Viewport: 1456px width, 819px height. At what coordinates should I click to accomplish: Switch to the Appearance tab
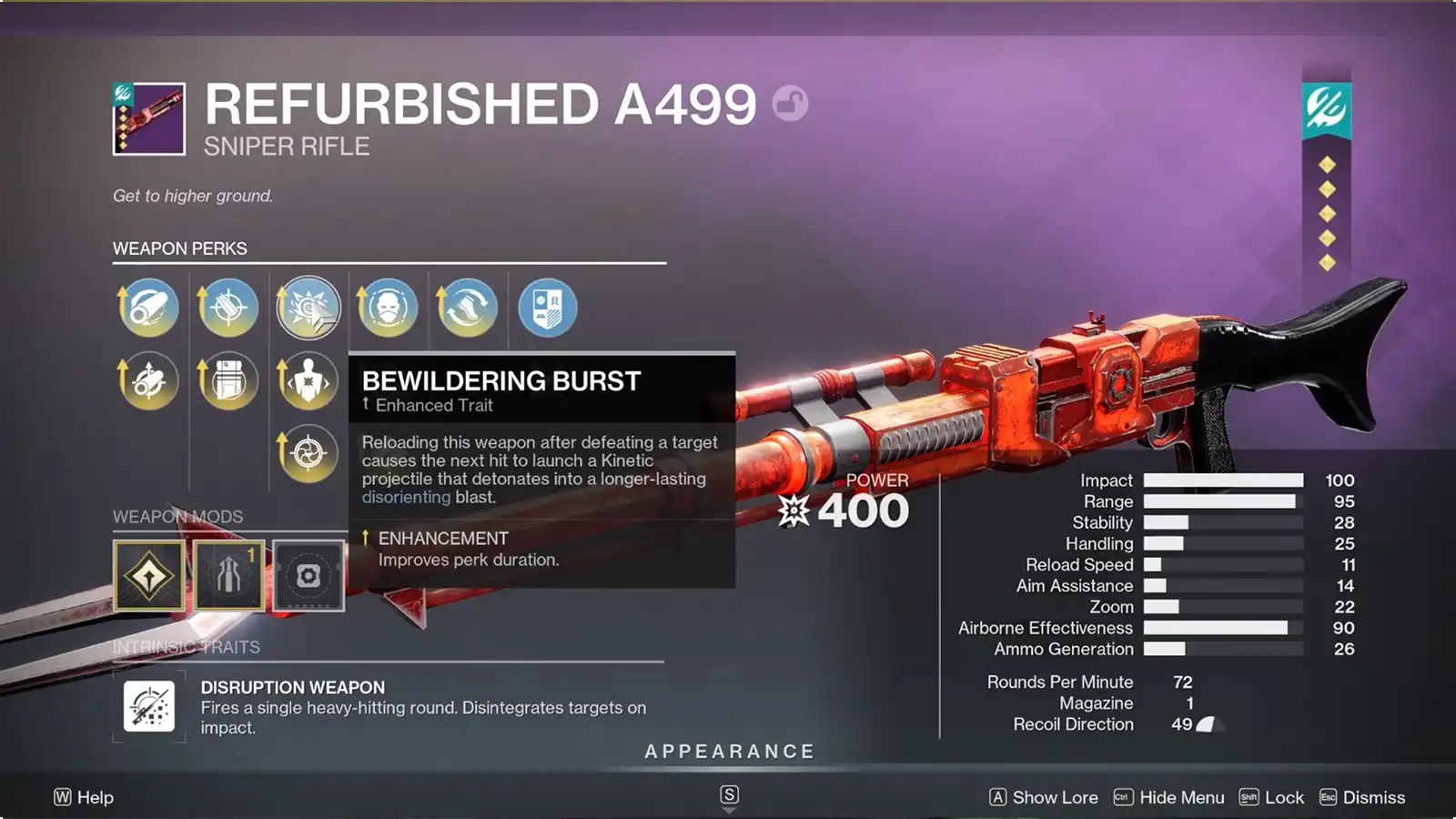click(x=728, y=752)
